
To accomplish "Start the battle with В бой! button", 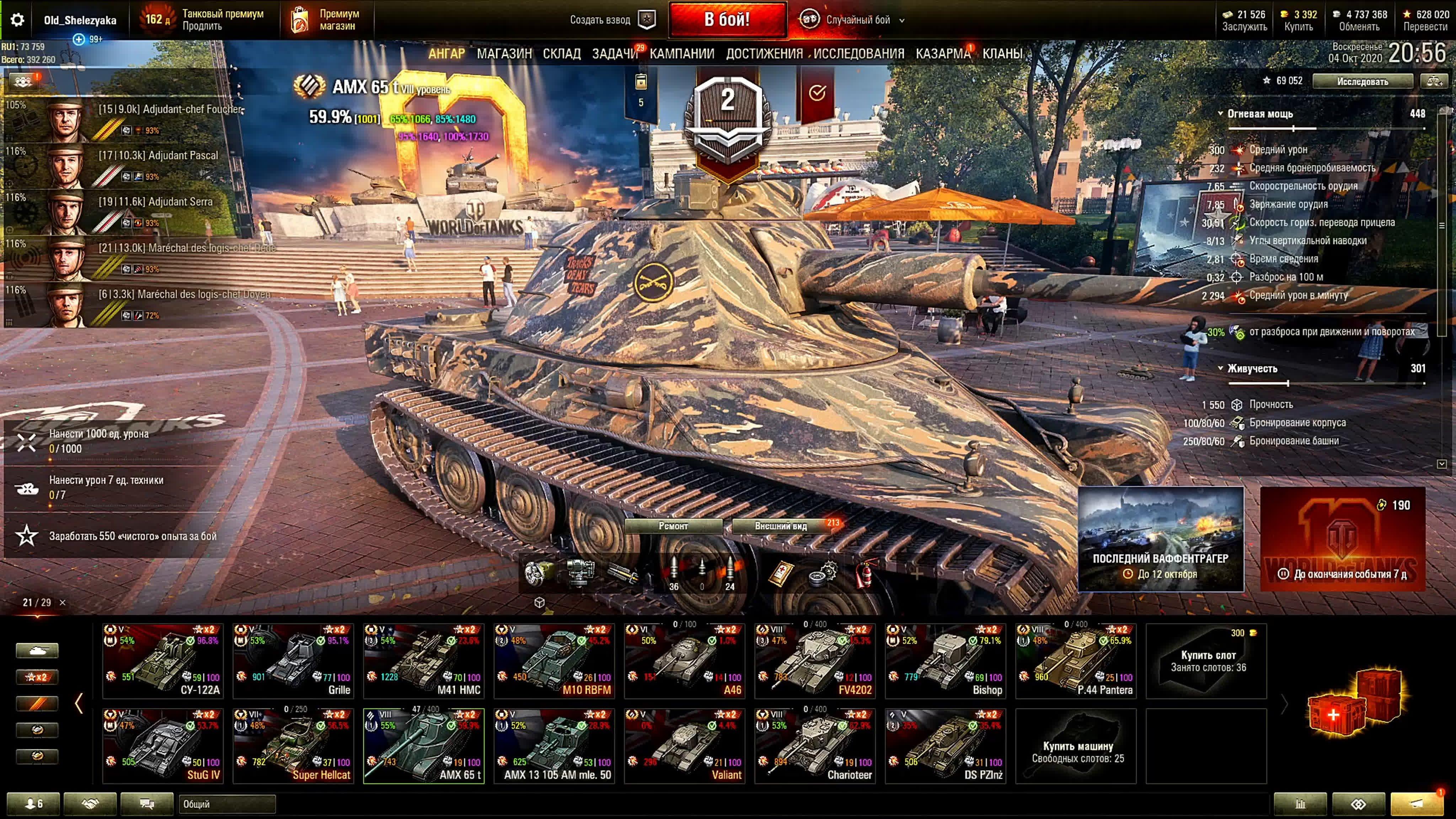I will (727, 20).
